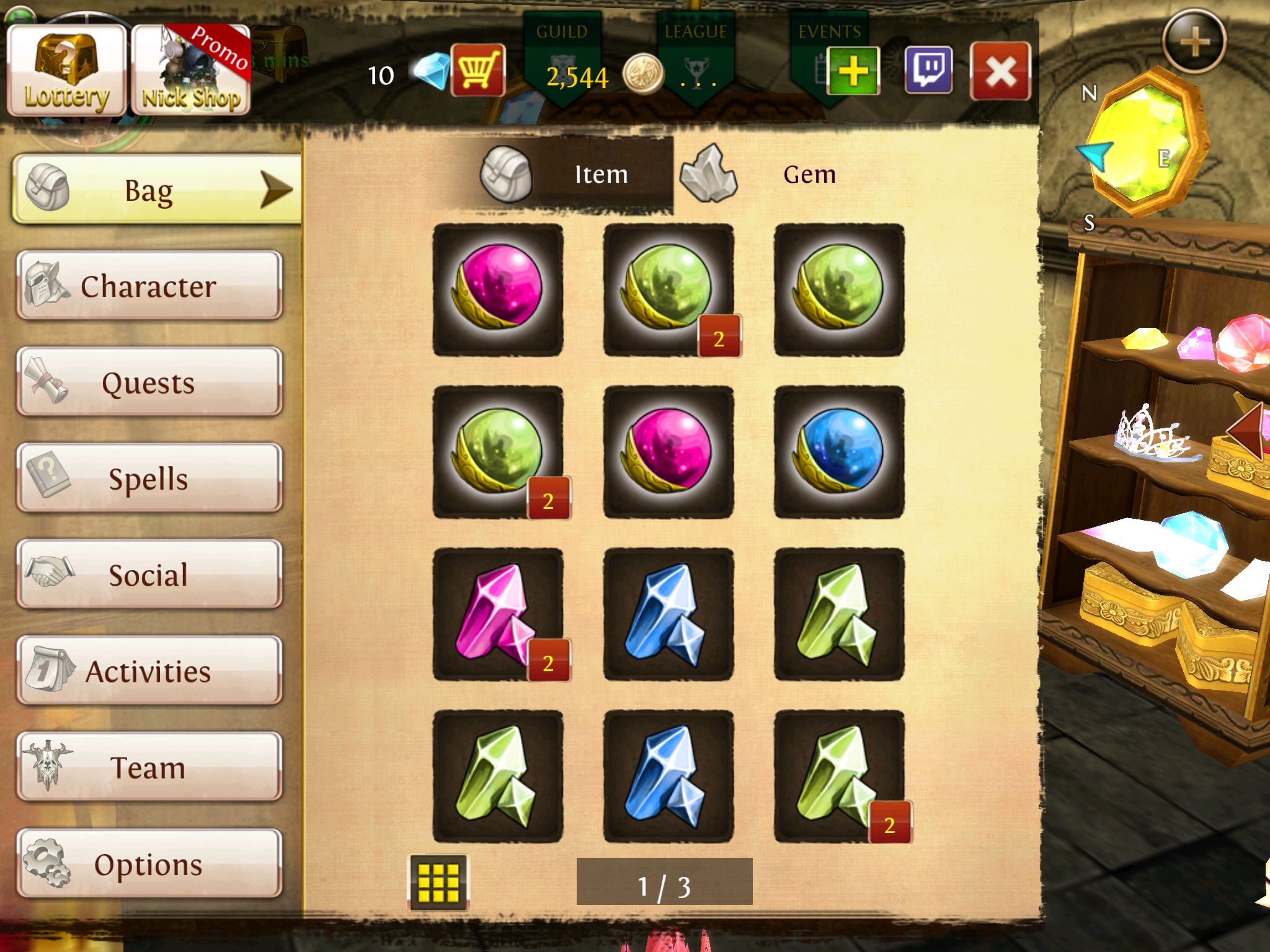This screenshot has height=952, width=1270.
Task: Tap the green plus button
Action: click(x=853, y=71)
